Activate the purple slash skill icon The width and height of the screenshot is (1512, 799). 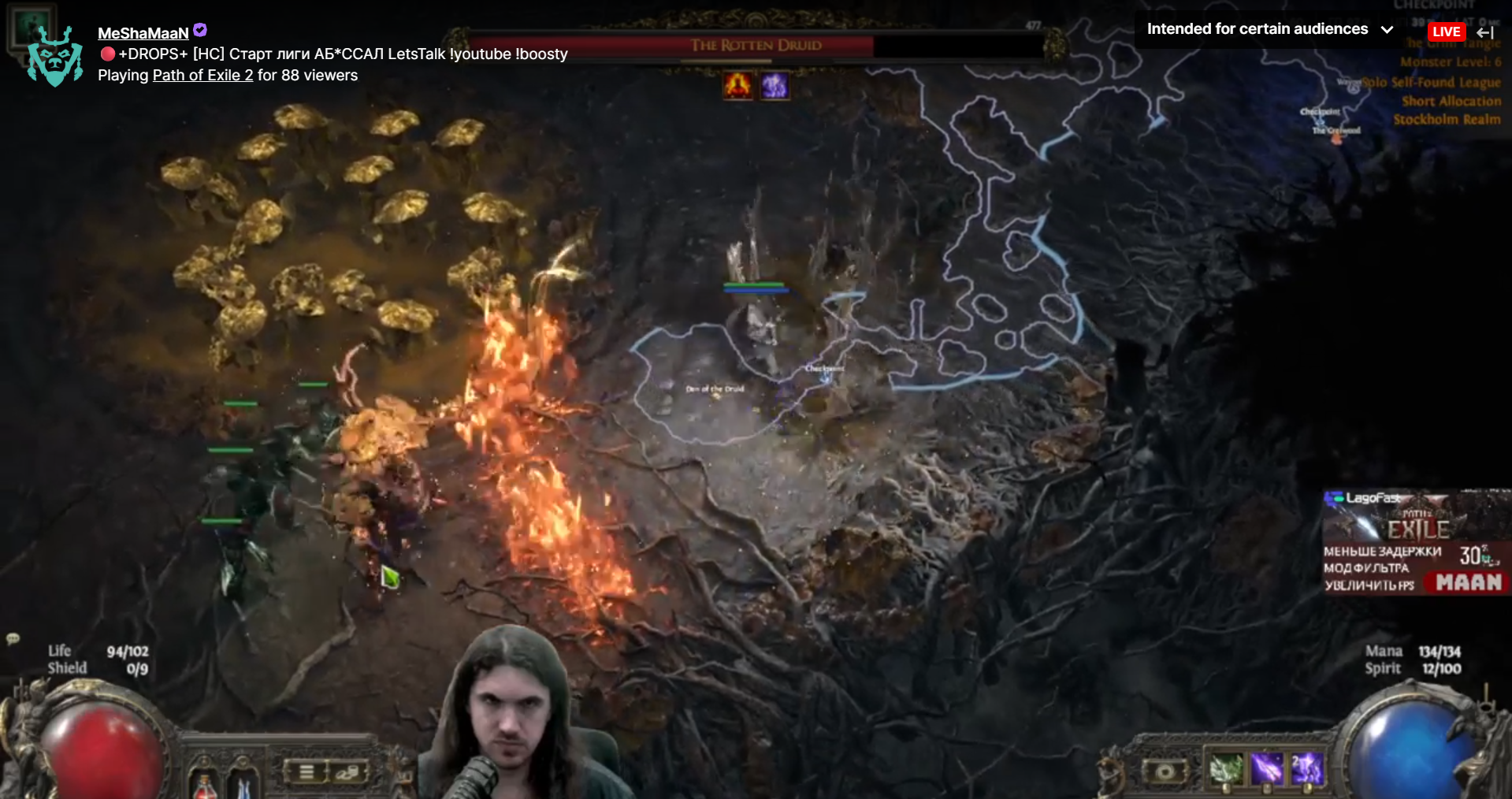tap(1266, 768)
